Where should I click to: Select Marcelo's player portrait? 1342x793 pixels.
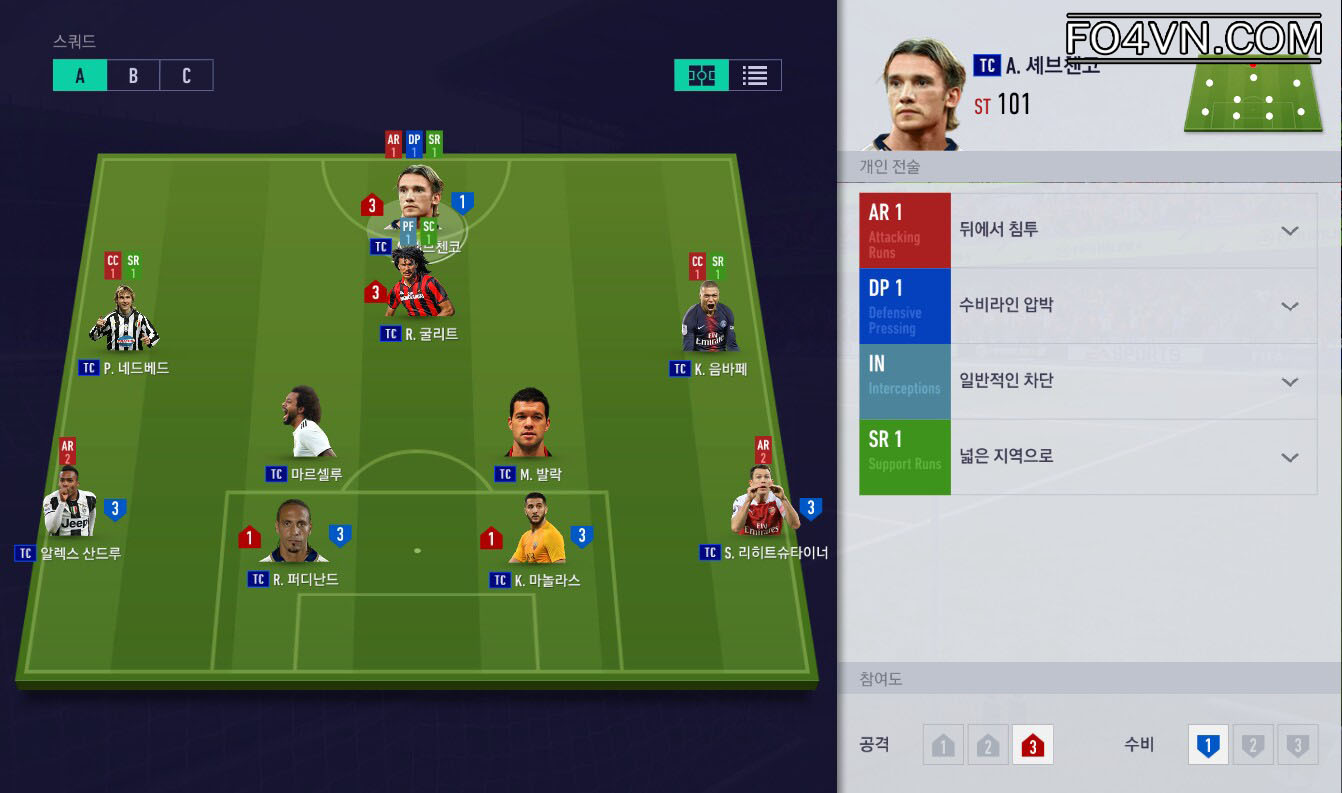(x=305, y=427)
